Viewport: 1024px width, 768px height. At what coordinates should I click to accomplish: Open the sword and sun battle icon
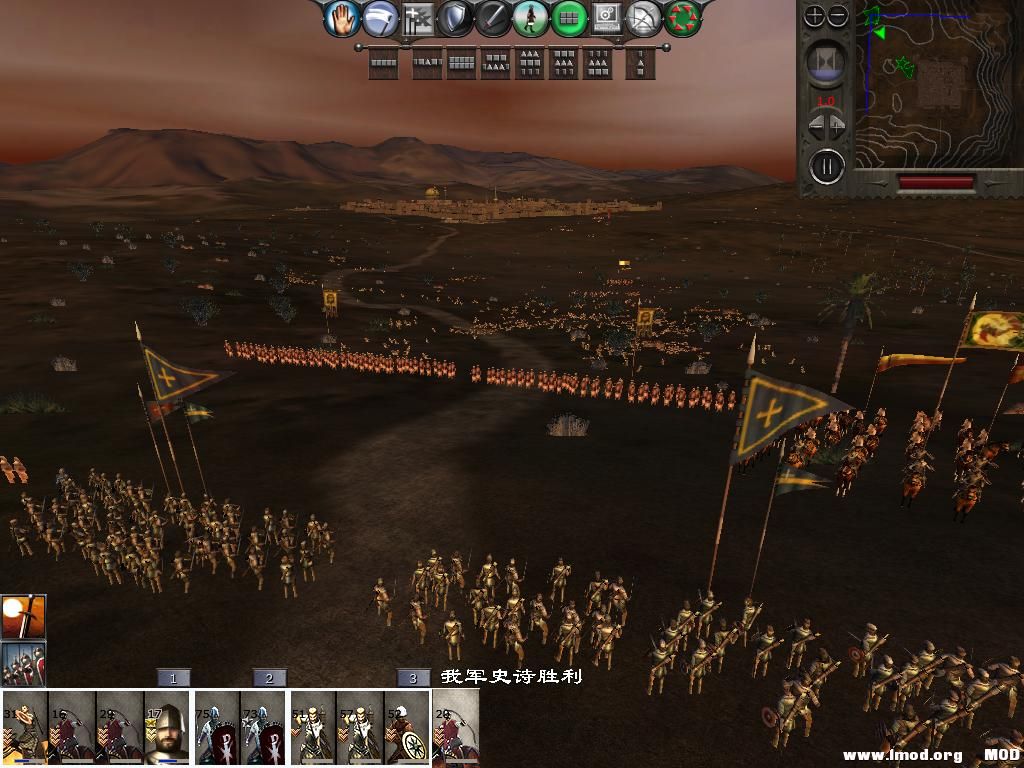point(22,616)
